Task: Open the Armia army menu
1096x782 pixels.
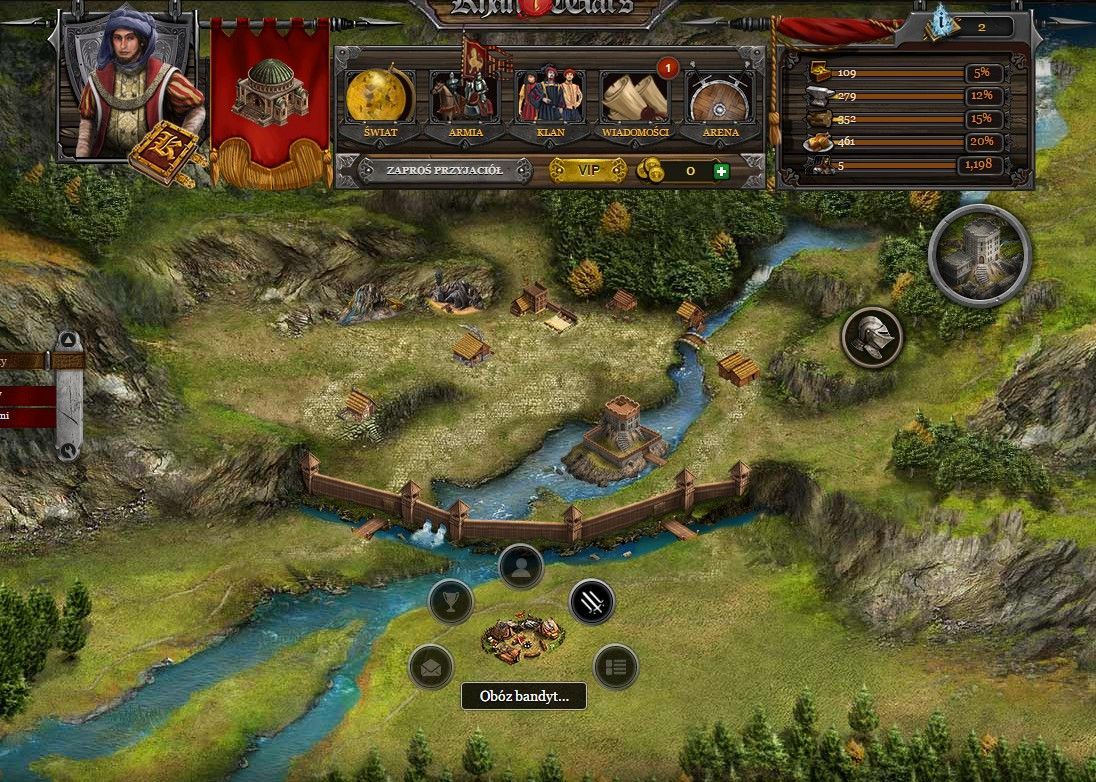Action: click(464, 98)
